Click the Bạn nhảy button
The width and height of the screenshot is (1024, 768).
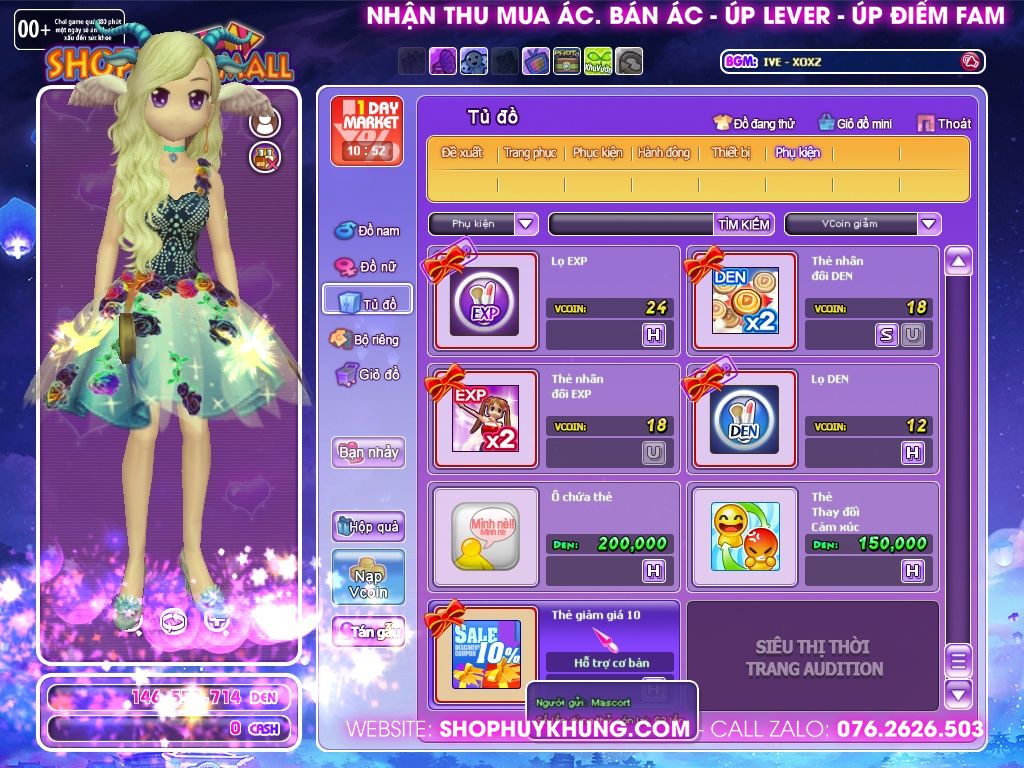click(368, 452)
